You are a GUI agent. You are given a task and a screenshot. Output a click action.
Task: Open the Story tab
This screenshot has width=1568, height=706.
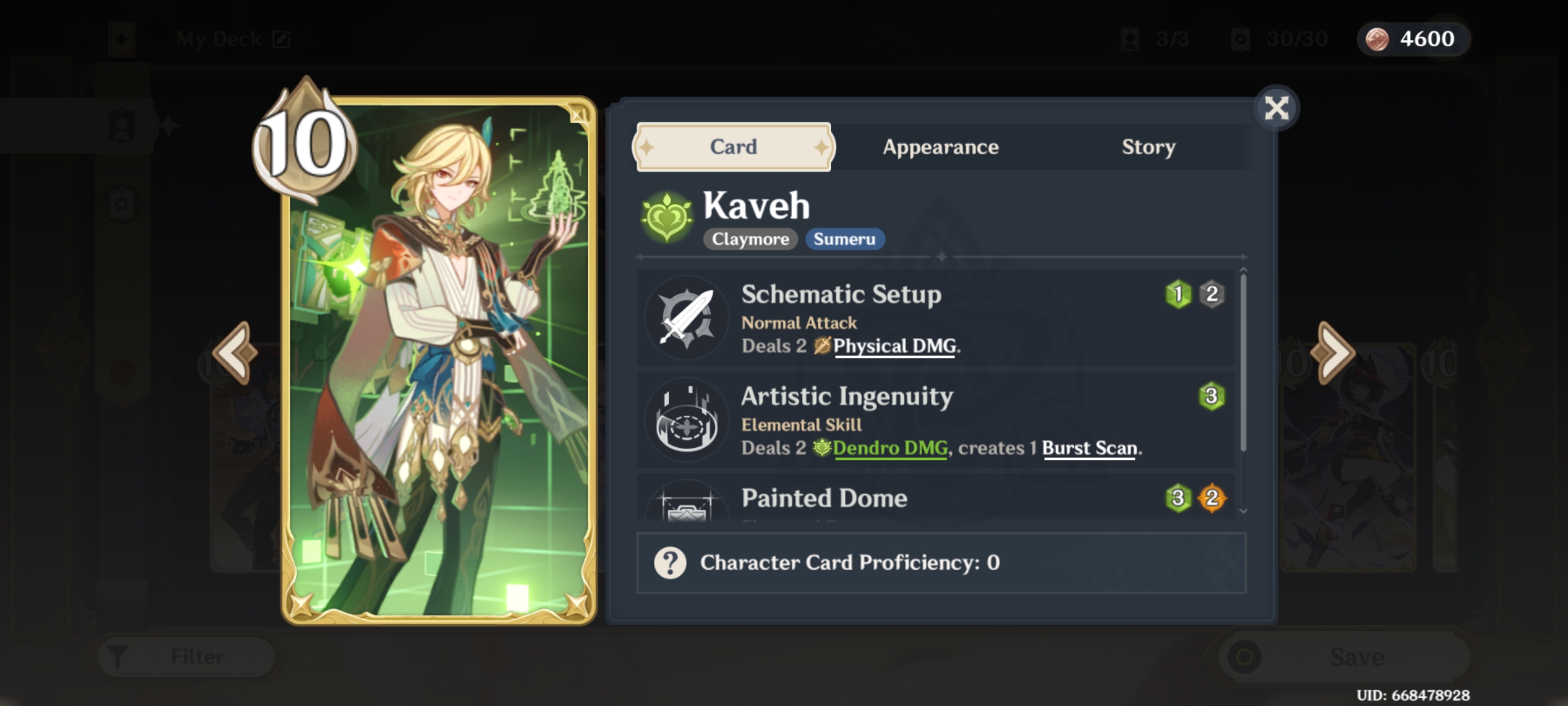pos(1148,147)
